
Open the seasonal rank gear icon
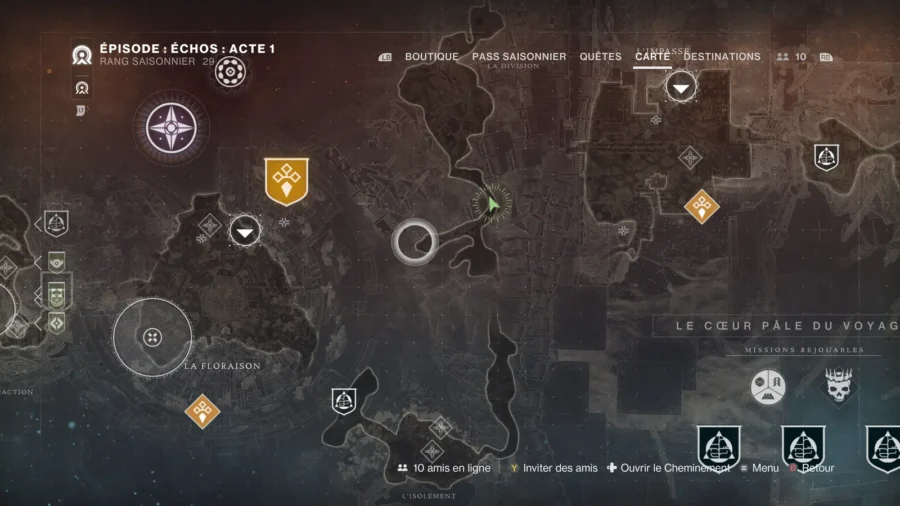231,70
